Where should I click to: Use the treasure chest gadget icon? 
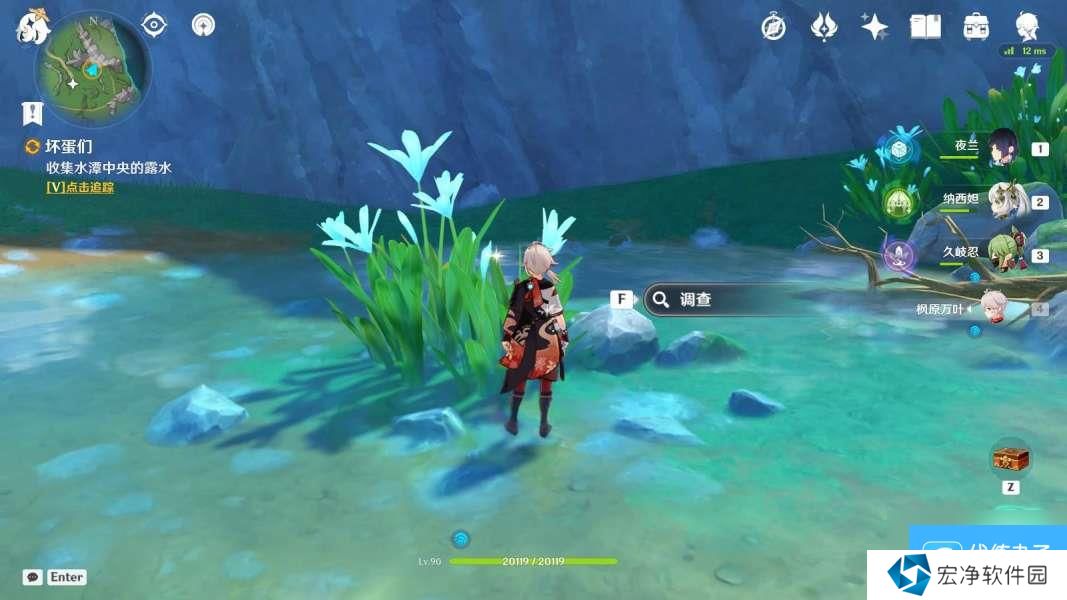click(x=1010, y=459)
